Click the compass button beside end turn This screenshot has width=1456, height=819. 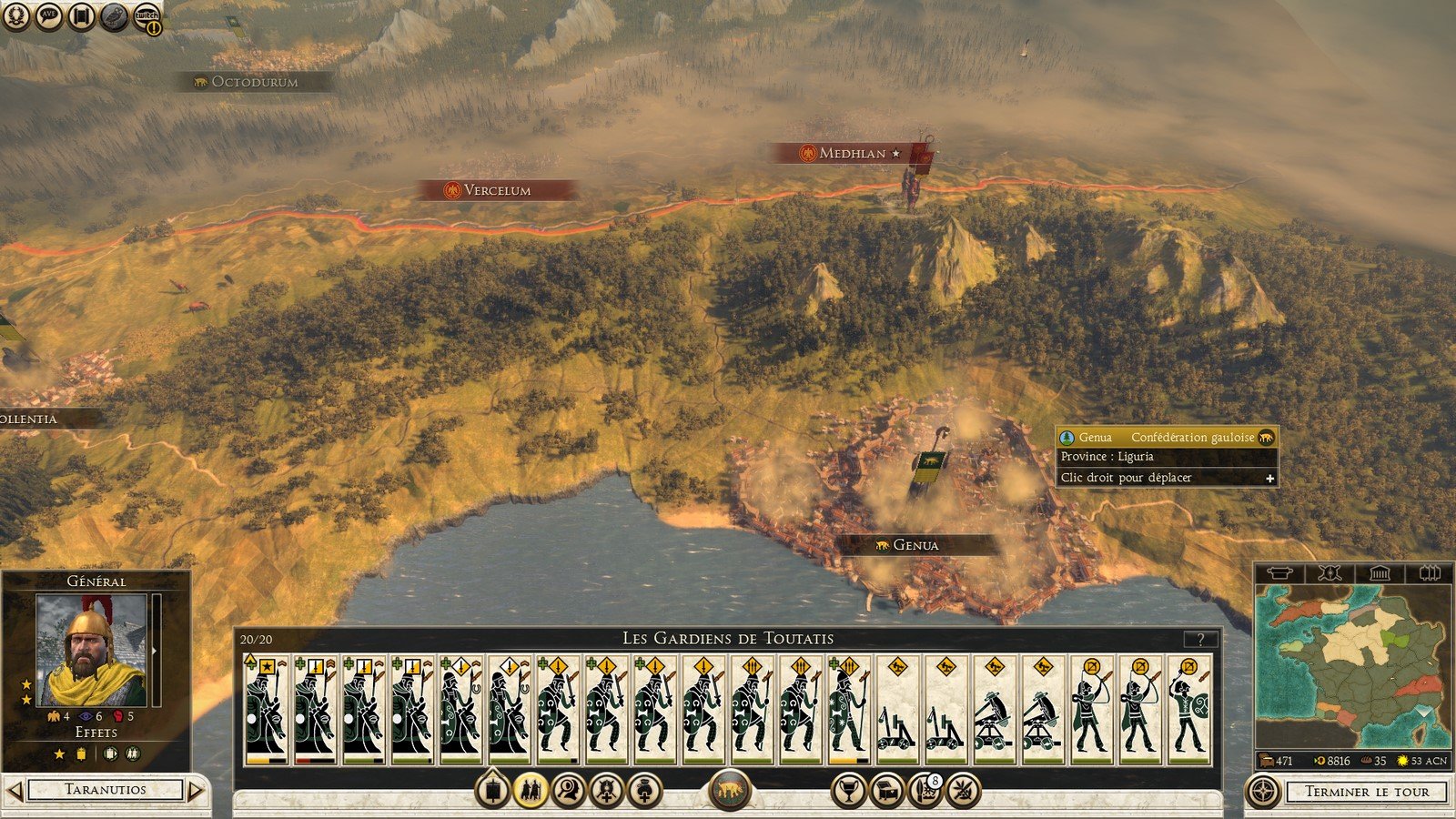click(1262, 792)
